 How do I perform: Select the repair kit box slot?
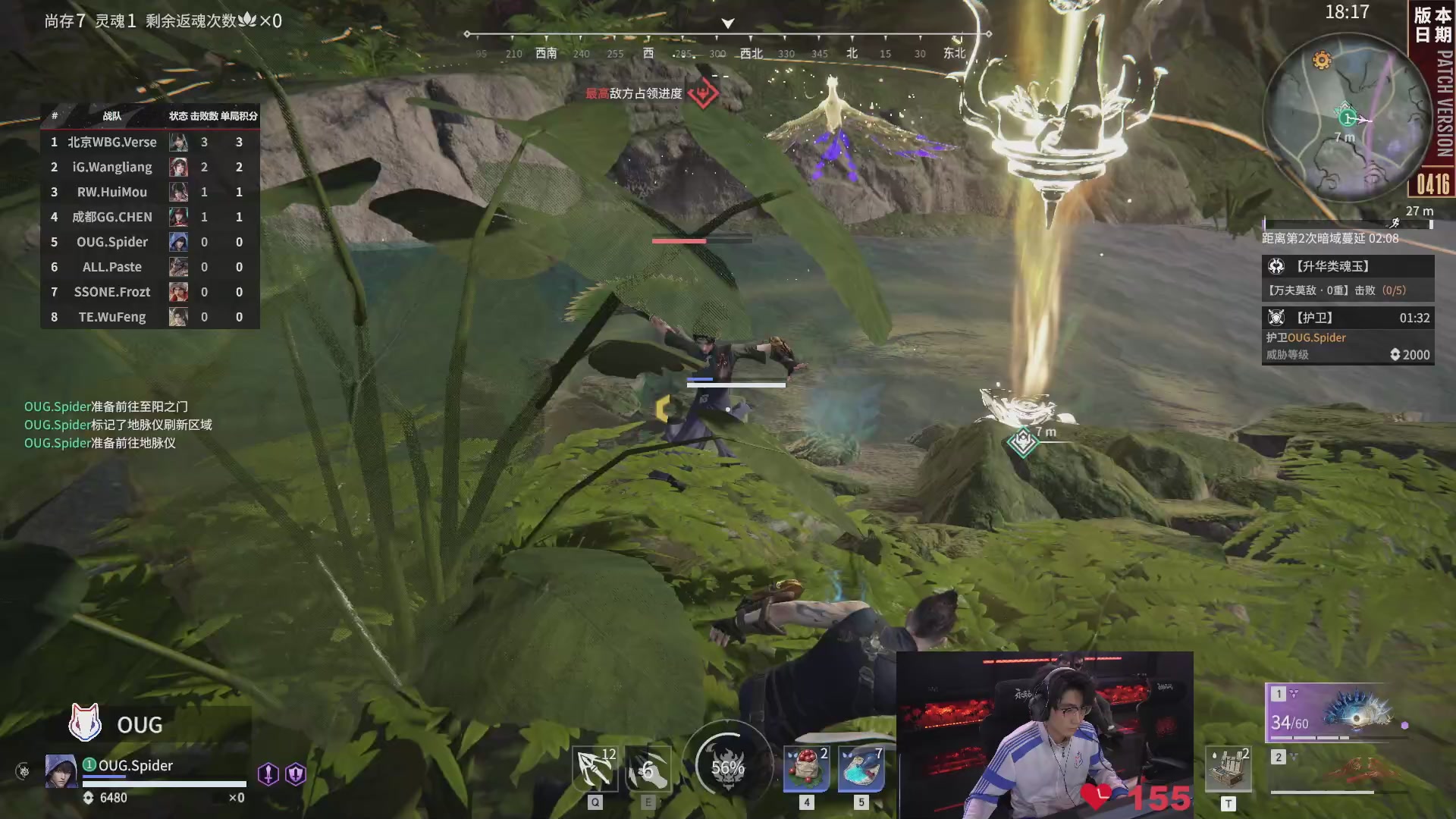(1228, 769)
